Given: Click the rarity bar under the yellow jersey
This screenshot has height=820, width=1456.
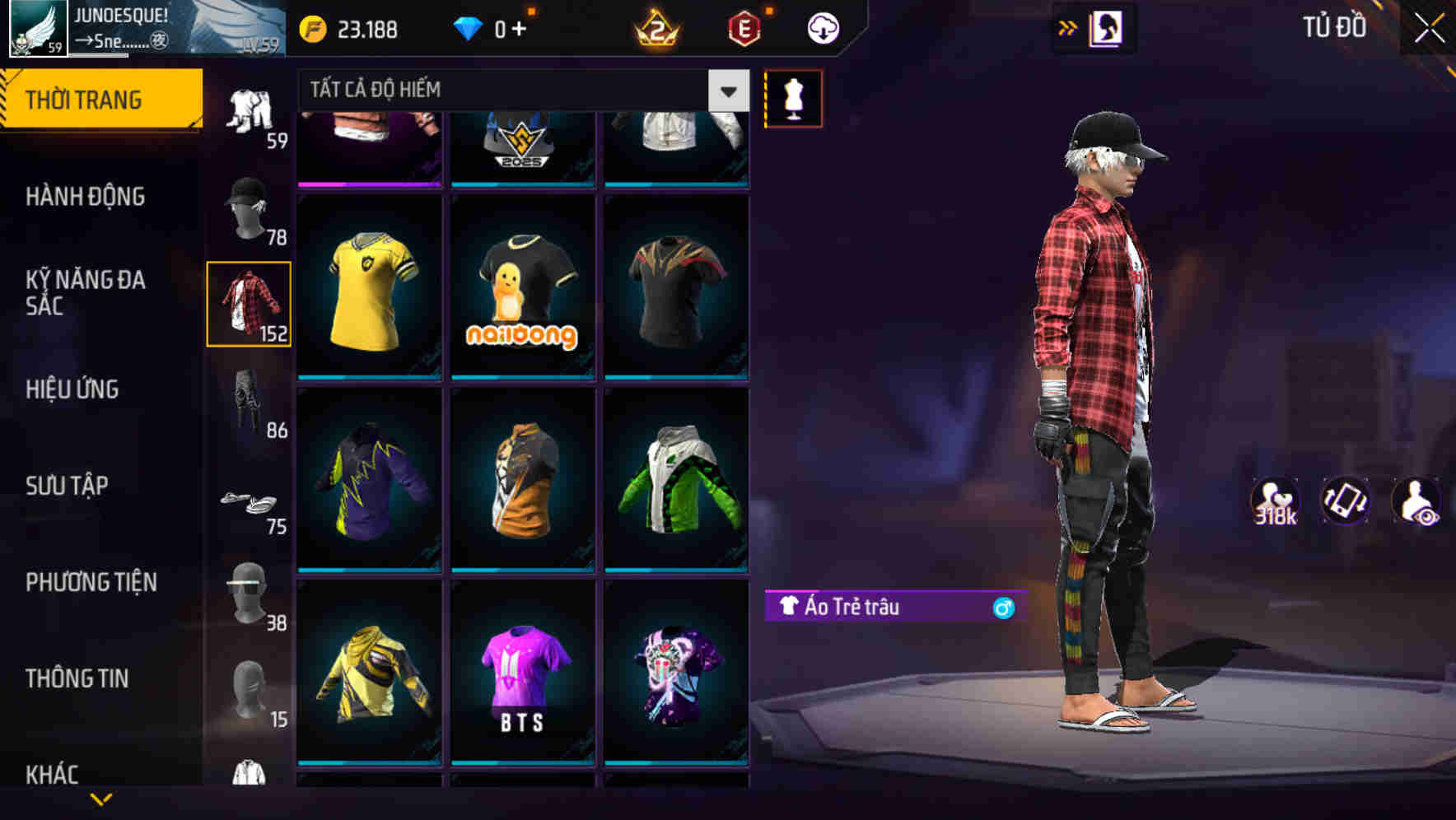Looking at the screenshot, I should [368, 375].
